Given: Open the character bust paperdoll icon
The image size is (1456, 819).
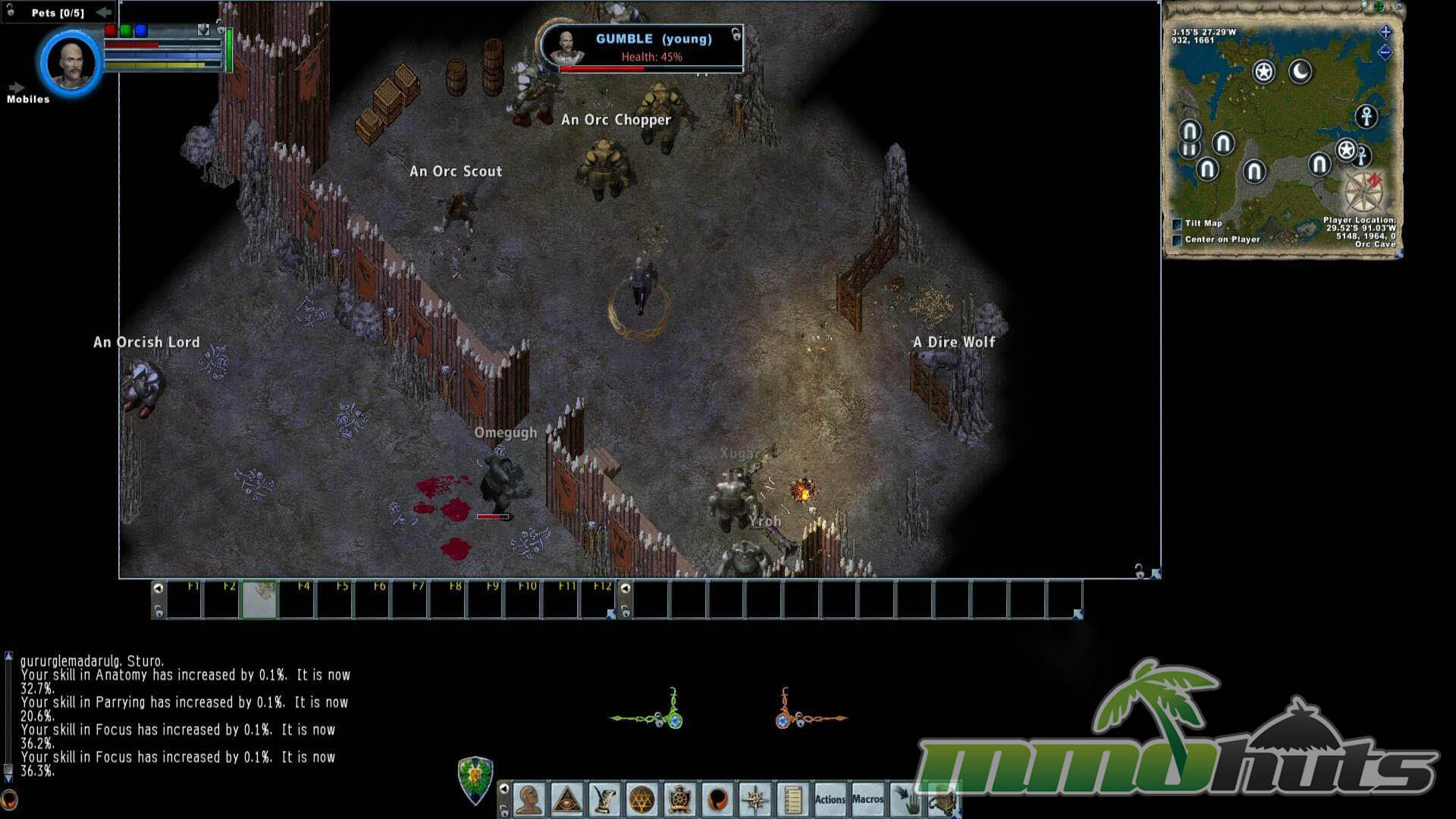Looking at the screenshot, I should [x=529, y=799].
